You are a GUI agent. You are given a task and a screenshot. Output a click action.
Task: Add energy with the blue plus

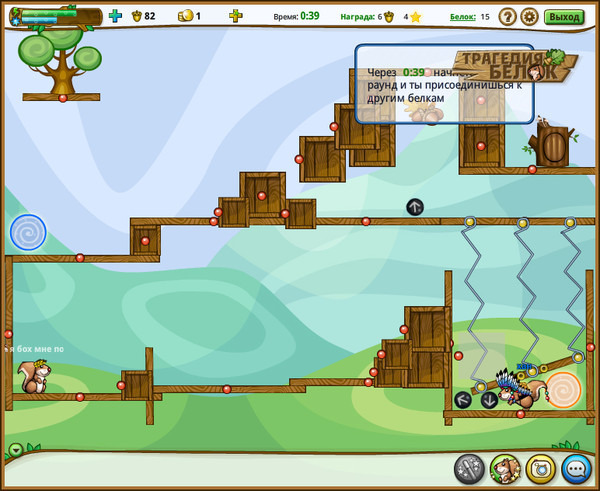(x=115, y=16)
